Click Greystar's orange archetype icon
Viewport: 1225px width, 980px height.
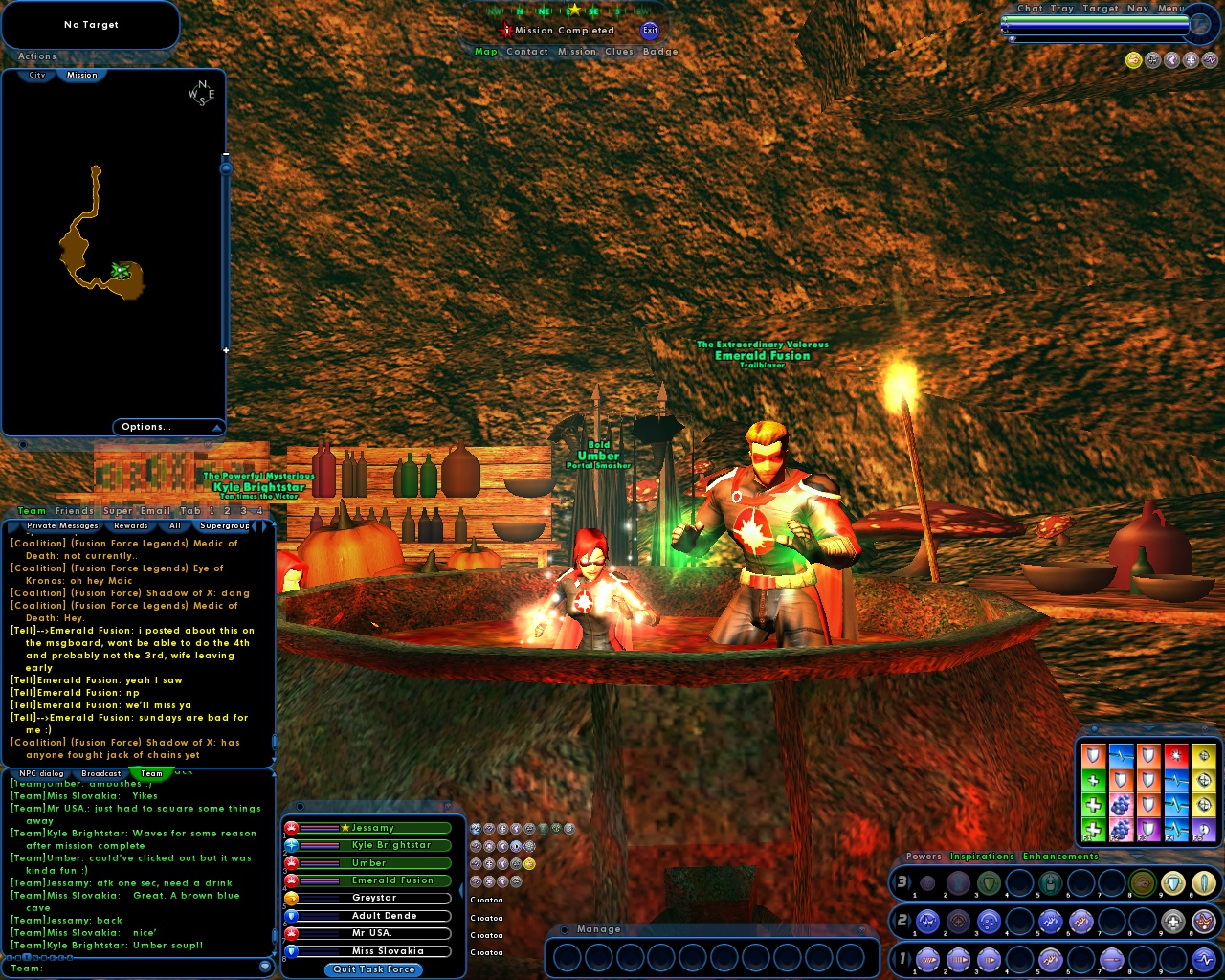tap(291, 899)
